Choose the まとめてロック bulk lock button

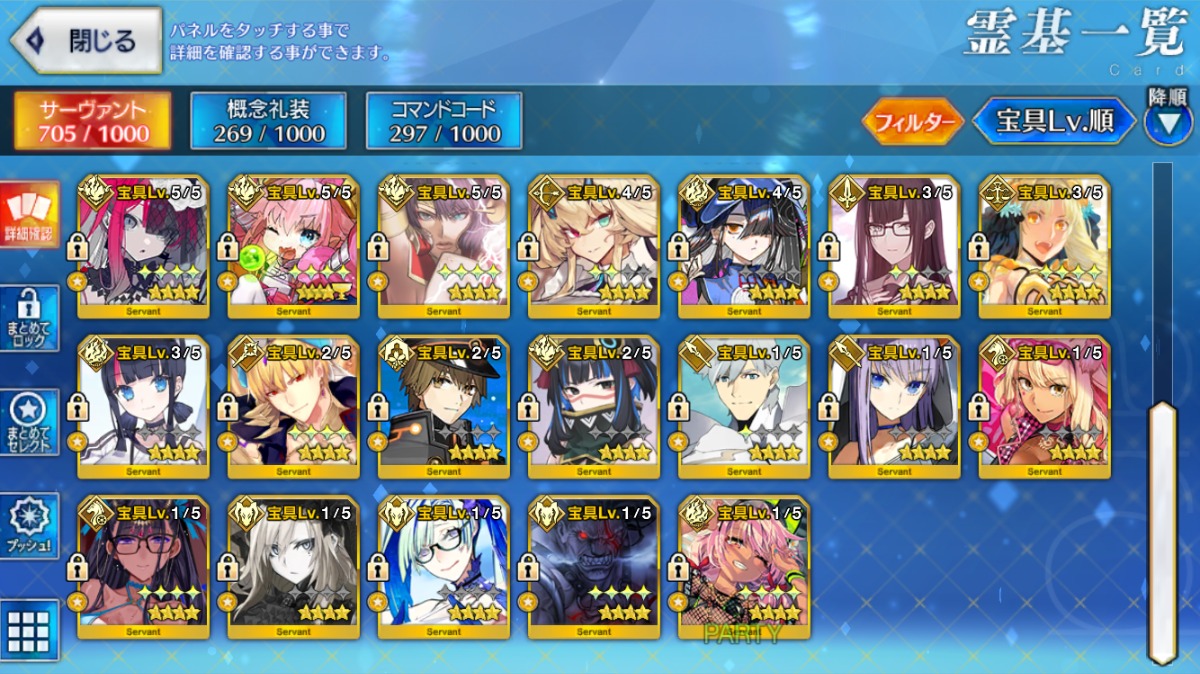[29, 319]
